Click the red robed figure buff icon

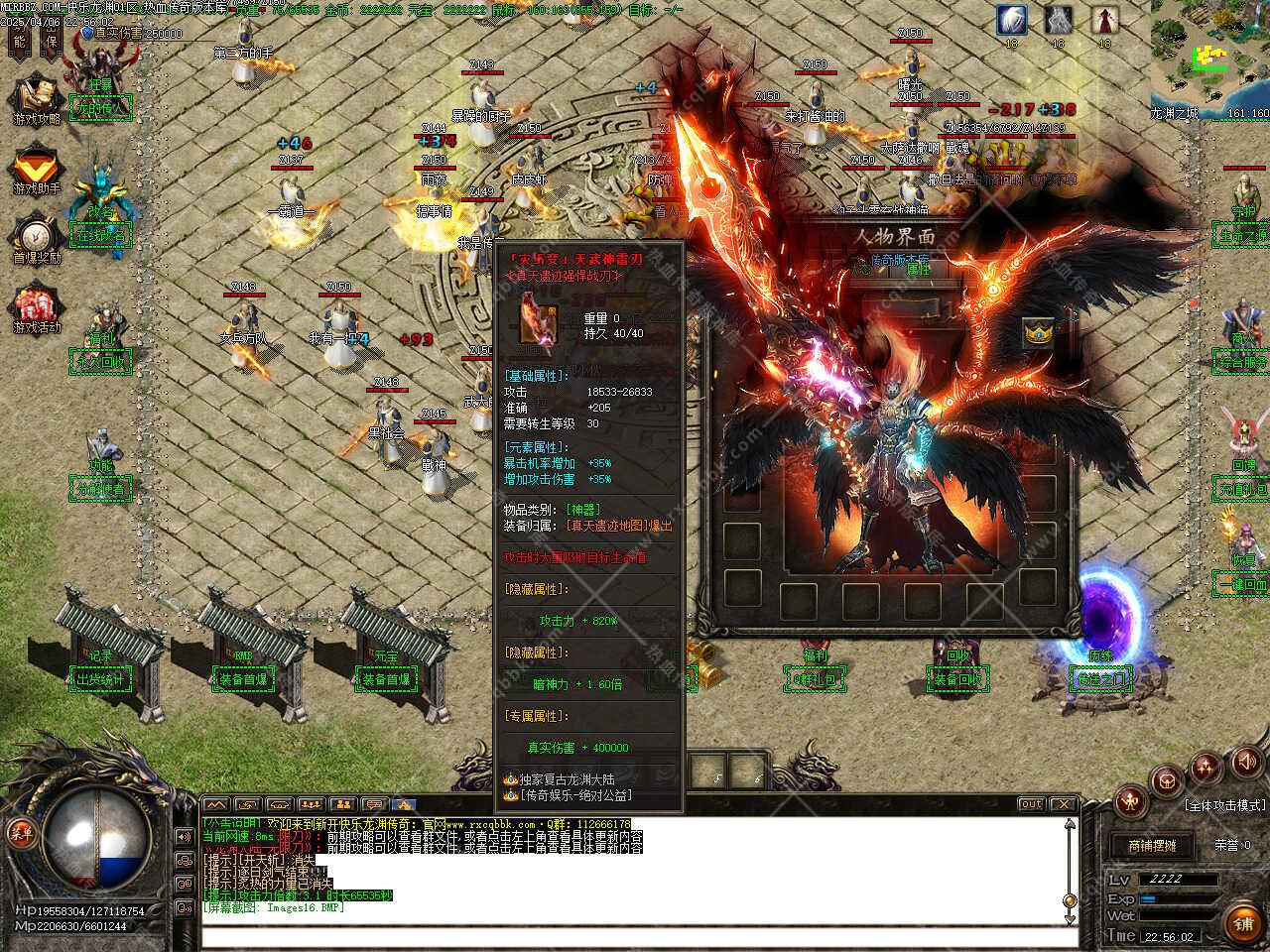point(1104,20)
